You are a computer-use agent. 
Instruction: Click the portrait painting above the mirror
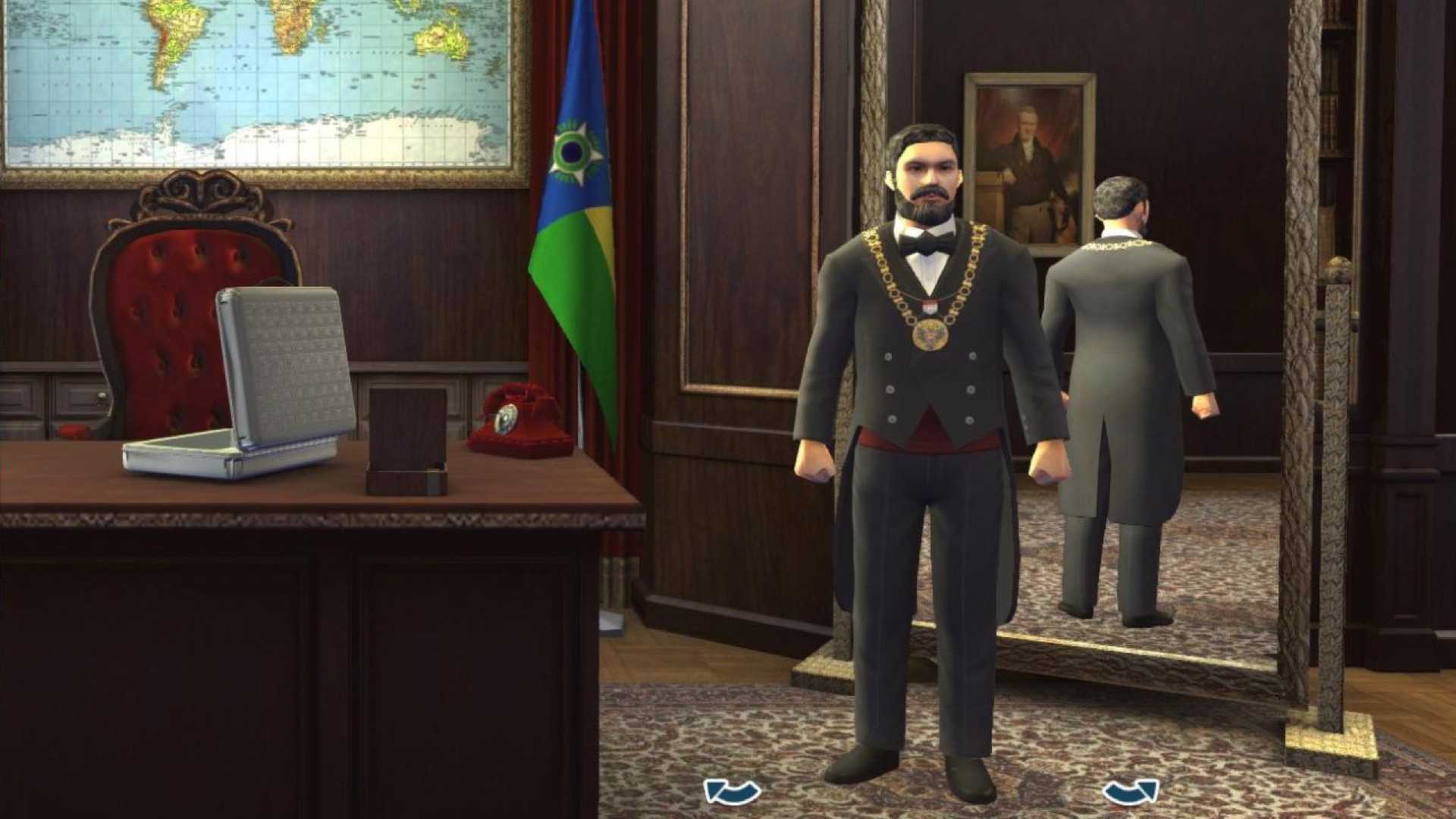pyautogui.click(x=1028, y=152)
